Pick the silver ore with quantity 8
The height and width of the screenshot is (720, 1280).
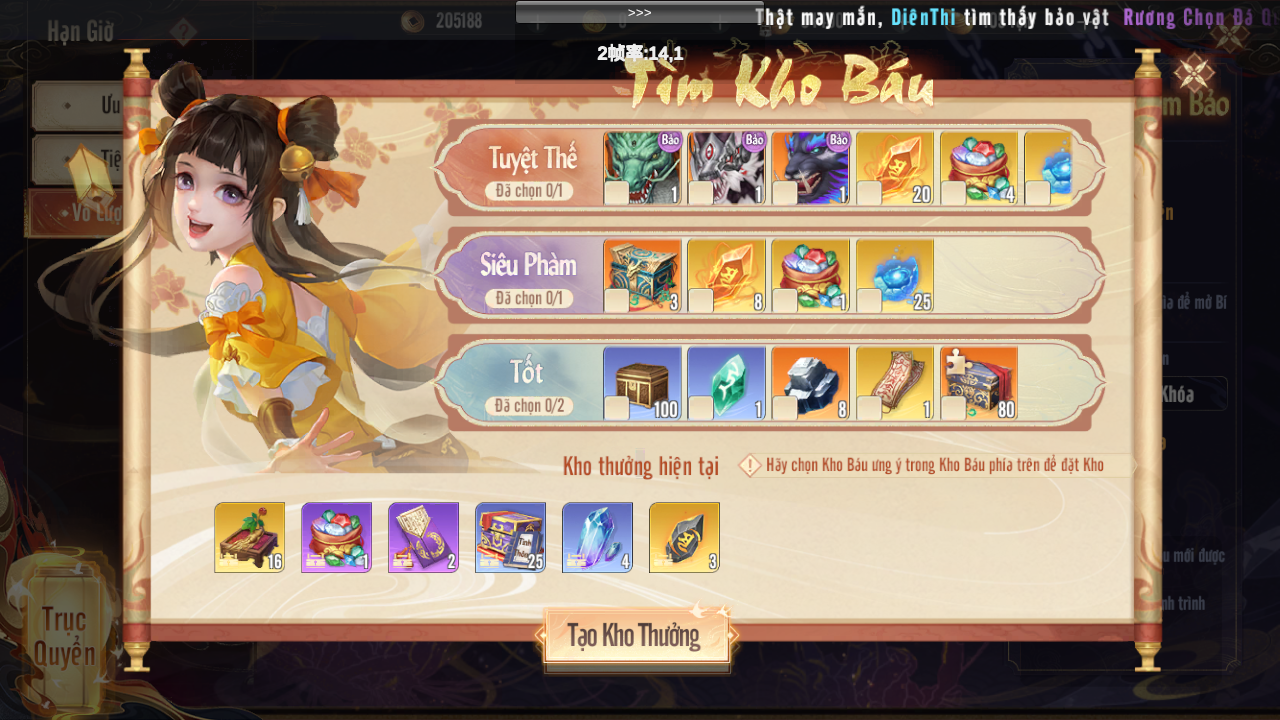pos(810,383)
